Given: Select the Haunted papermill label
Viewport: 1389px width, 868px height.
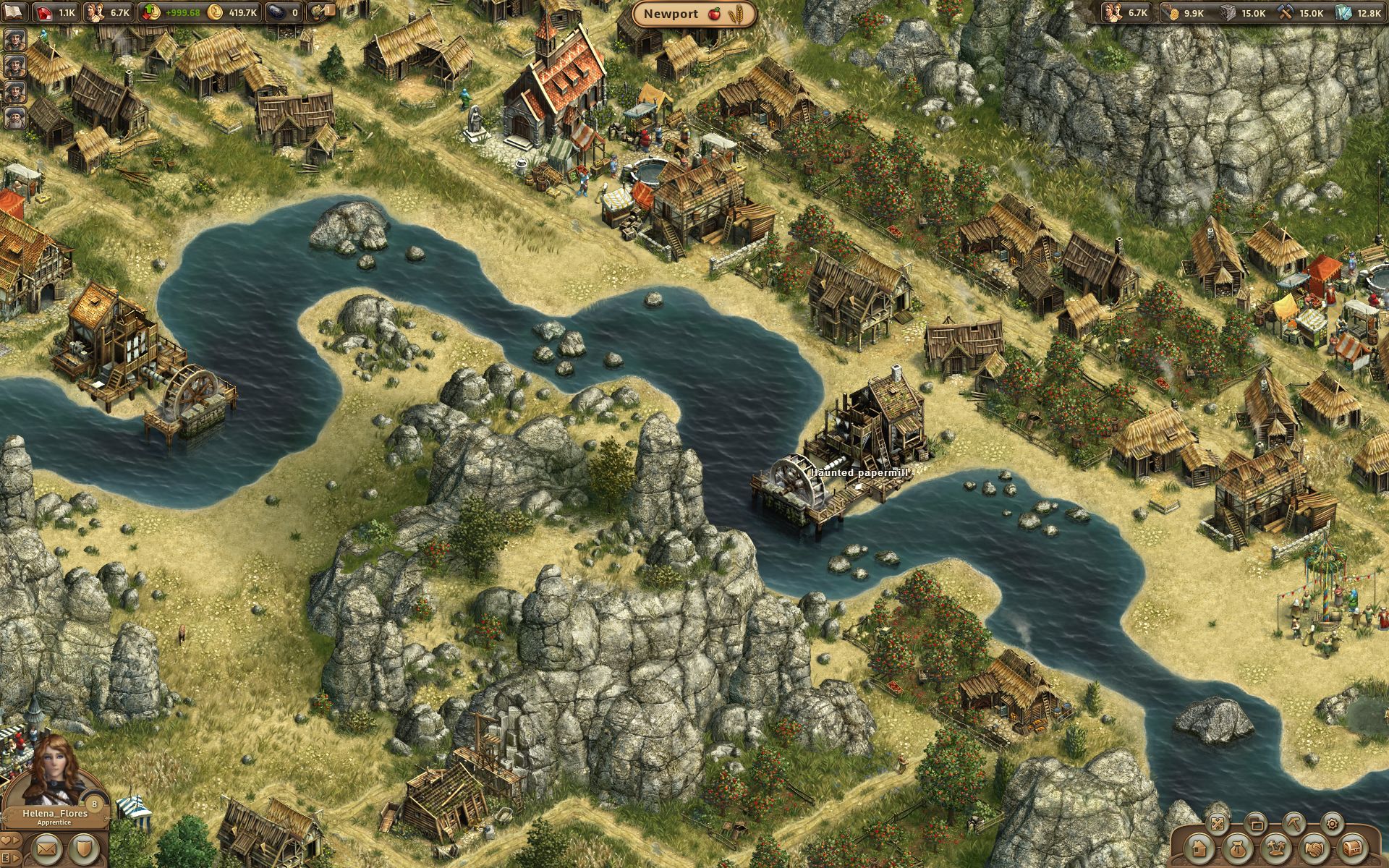Looking at the screenshot, I should pos(858,472).
